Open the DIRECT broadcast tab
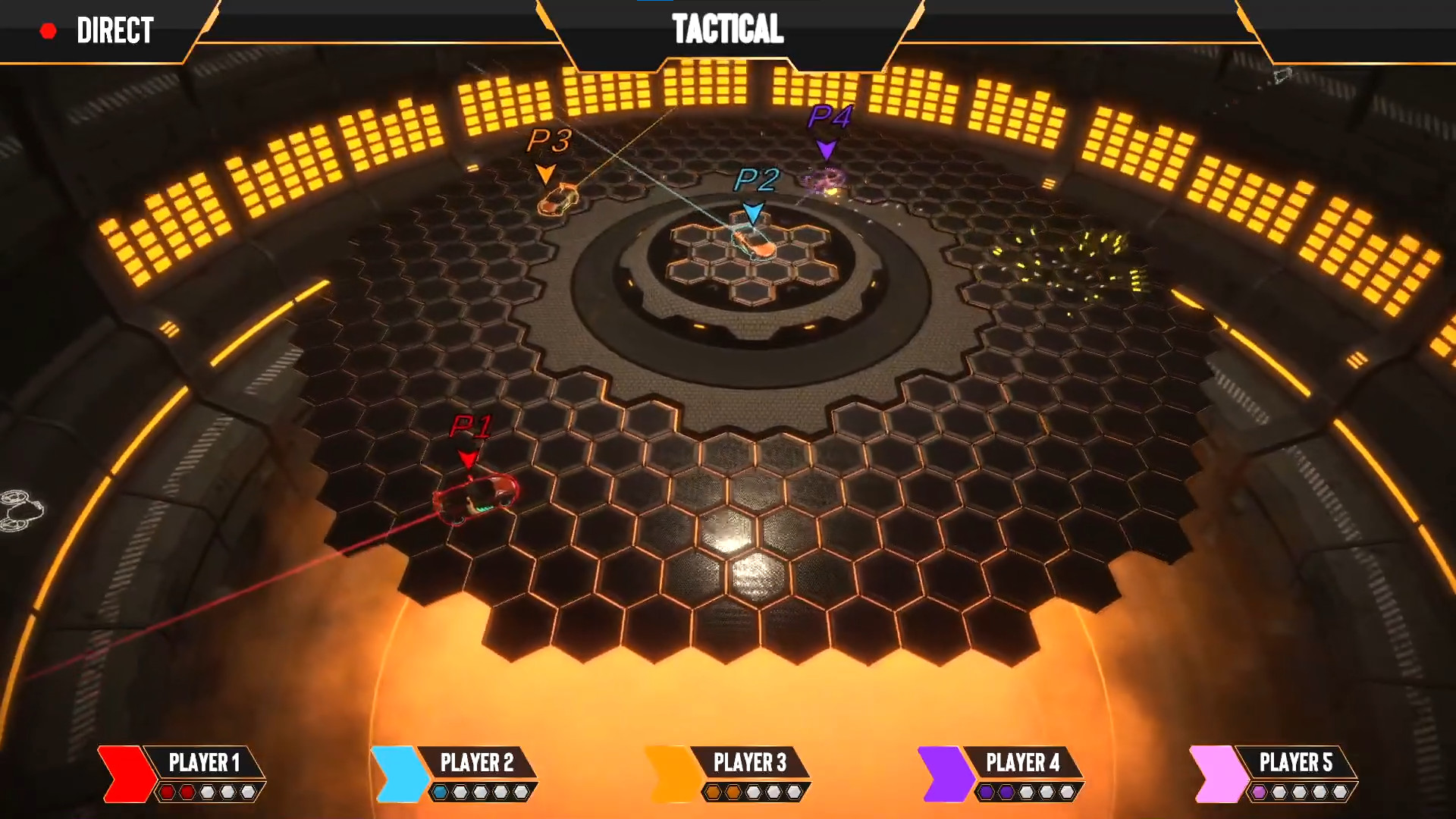This screenshot has height=819, width=1456. (114, 31)
